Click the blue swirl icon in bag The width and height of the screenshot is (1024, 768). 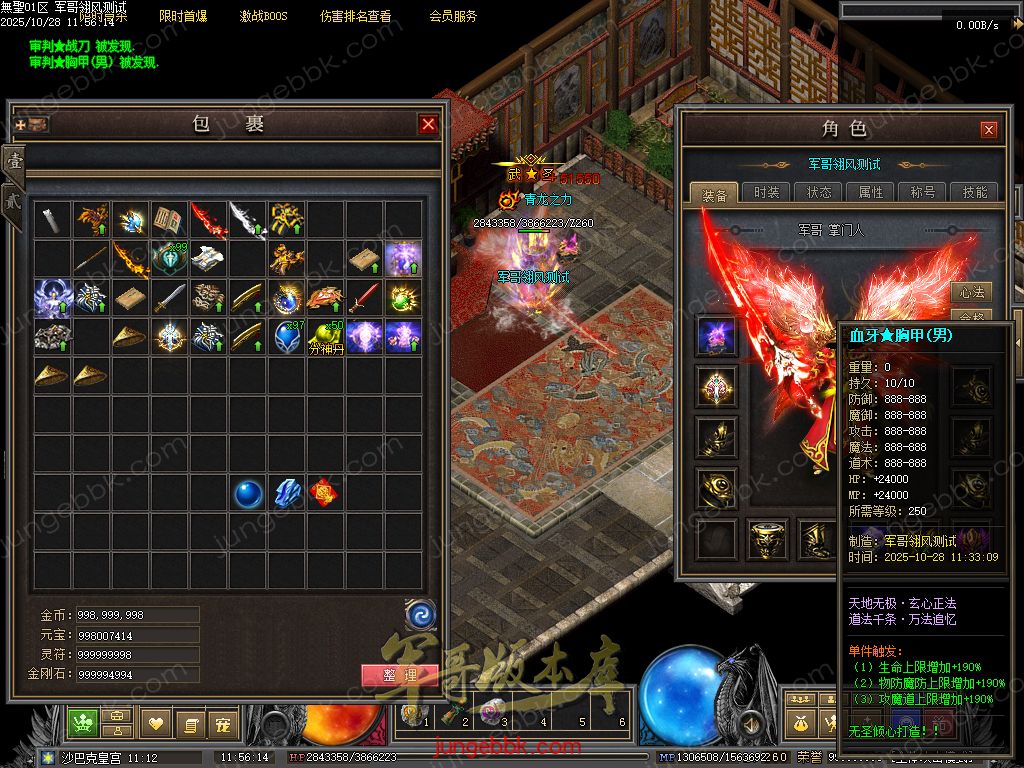[x=419, y=613]
